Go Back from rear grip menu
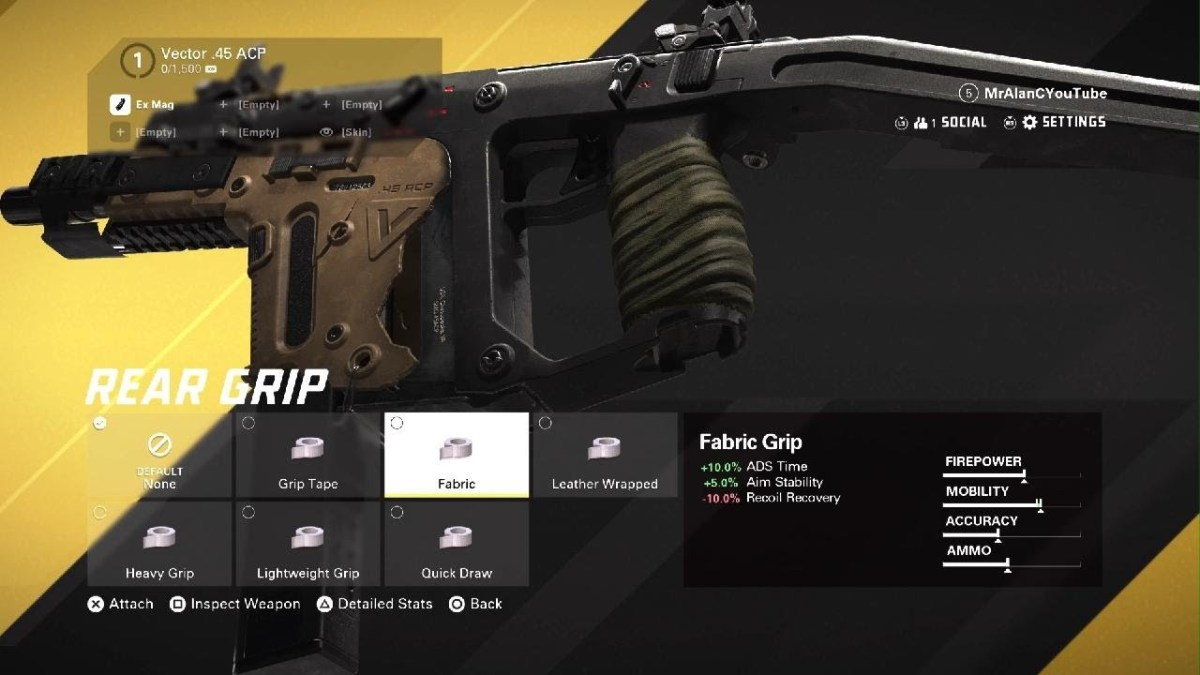 point(476,604)
